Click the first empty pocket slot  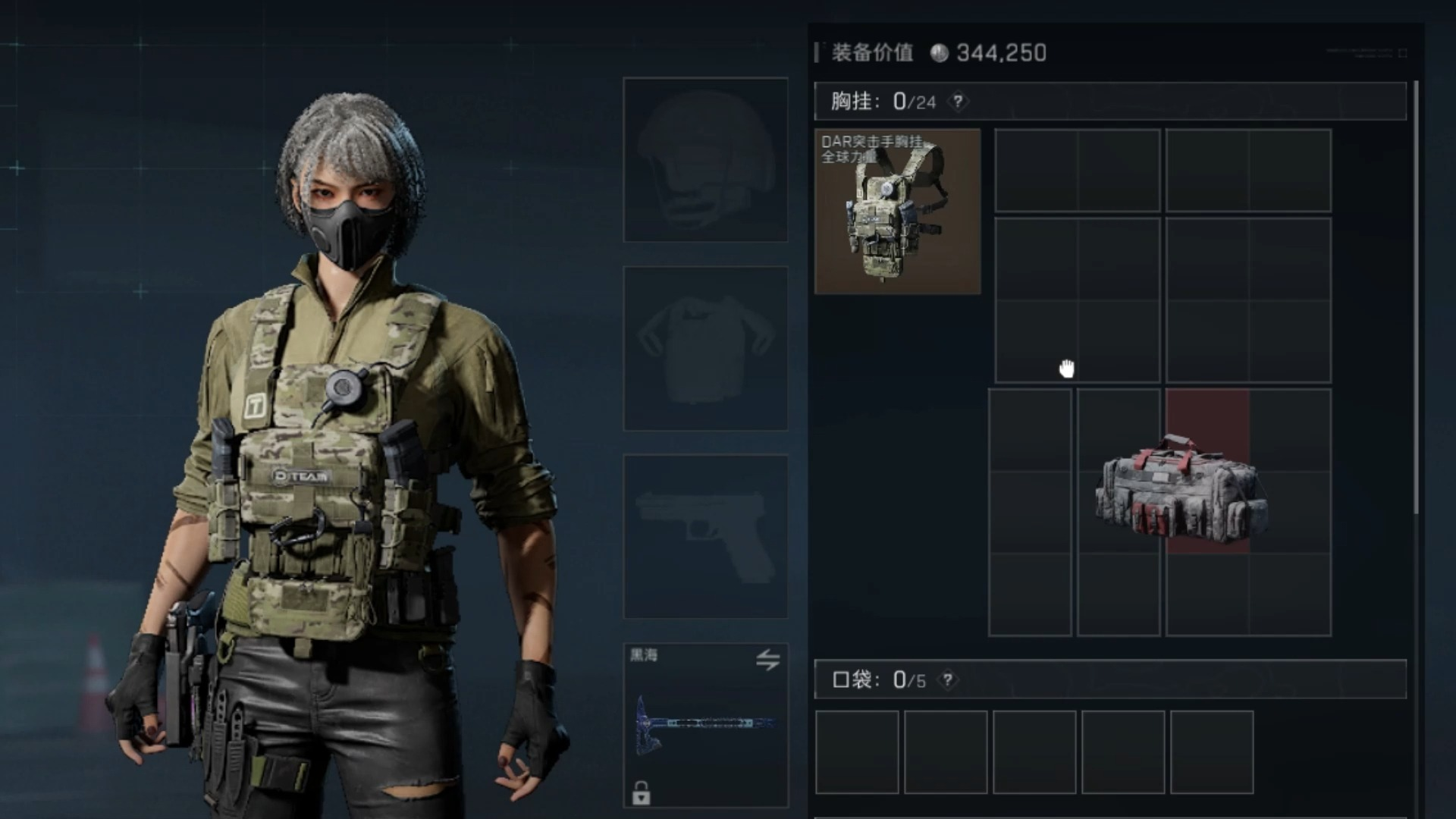tap(857, 751)
